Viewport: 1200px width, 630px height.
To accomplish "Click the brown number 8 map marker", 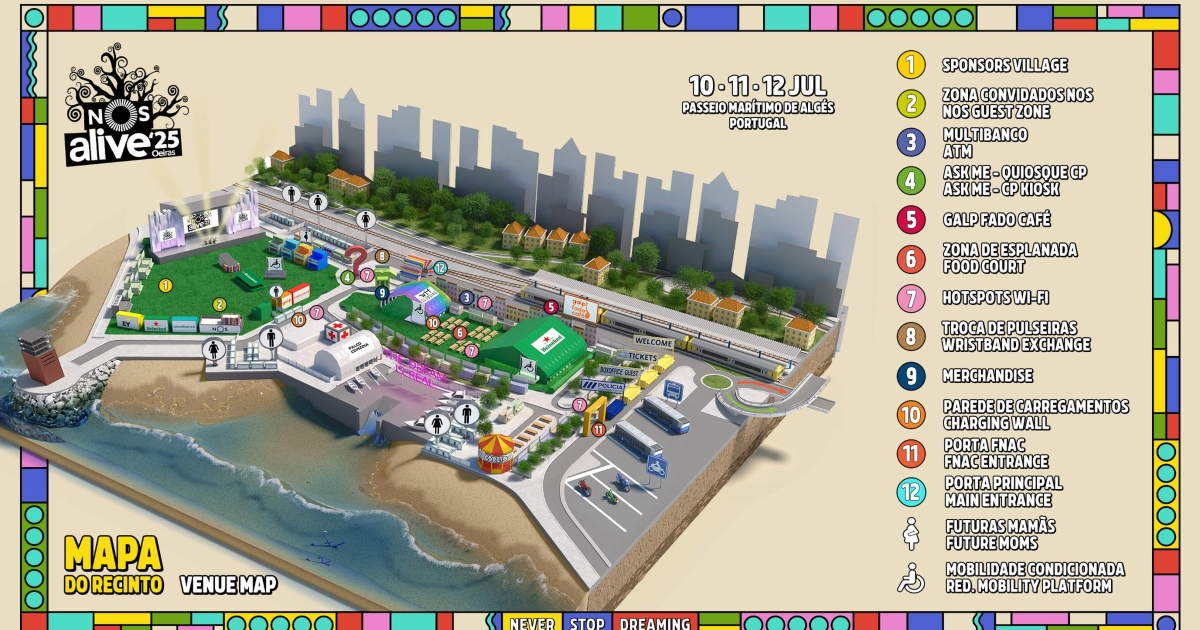I will [381, 256].
